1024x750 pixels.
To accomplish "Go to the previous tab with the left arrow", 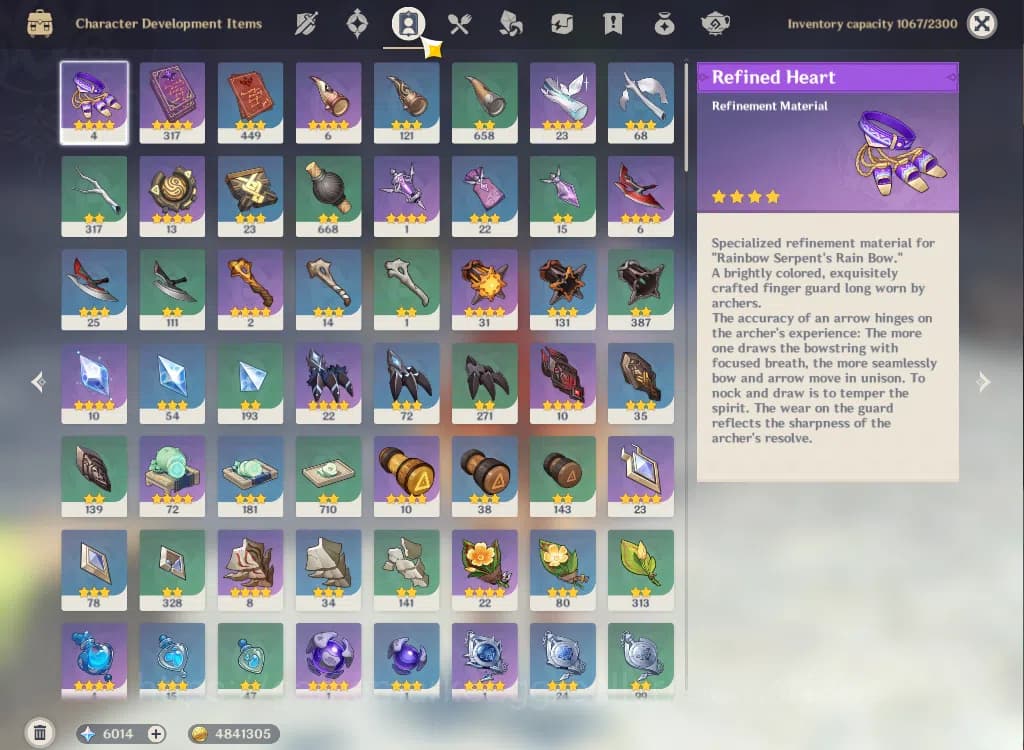I will coord(38,381).
